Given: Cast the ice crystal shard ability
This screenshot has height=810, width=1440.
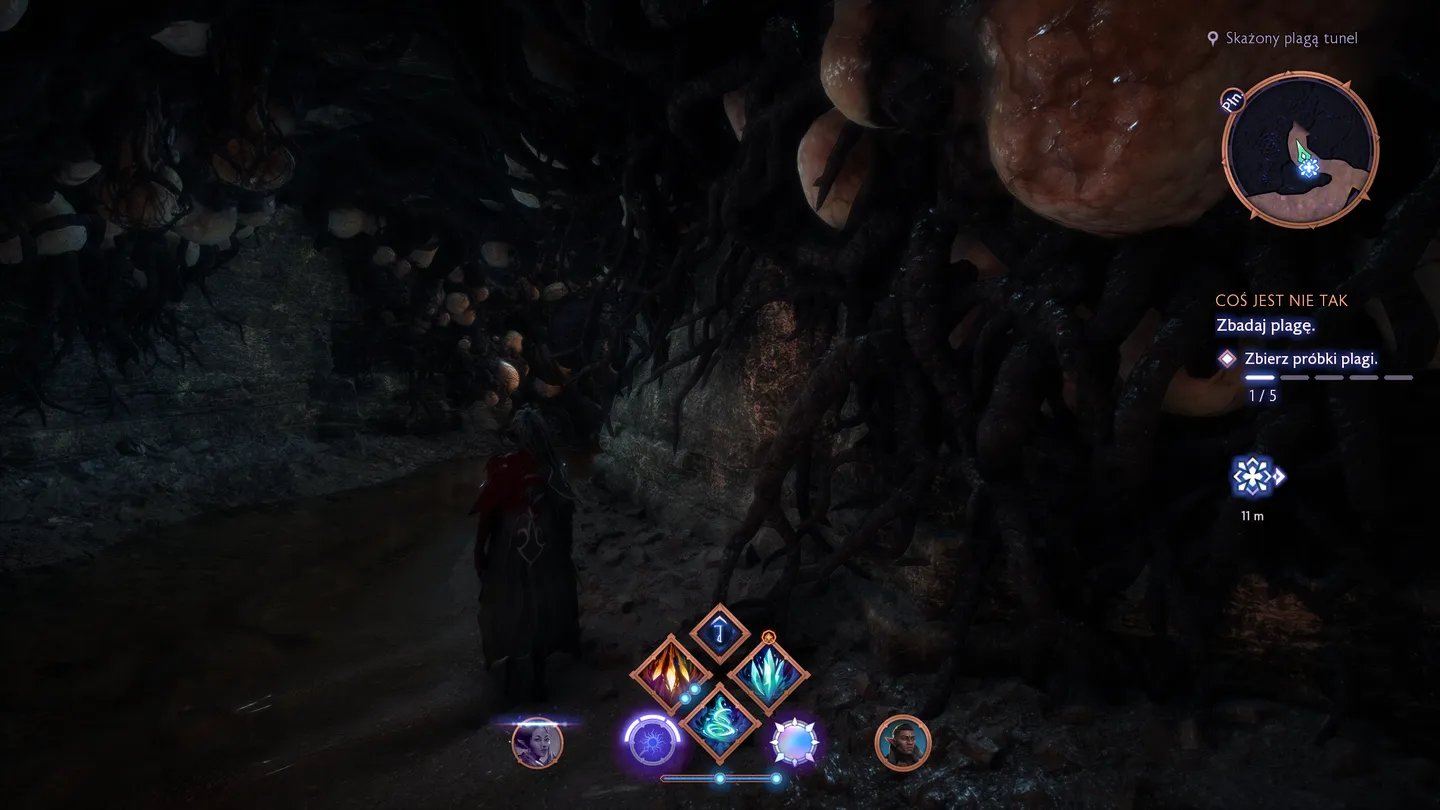Looking at the screenshot, I should click(768, 673).
